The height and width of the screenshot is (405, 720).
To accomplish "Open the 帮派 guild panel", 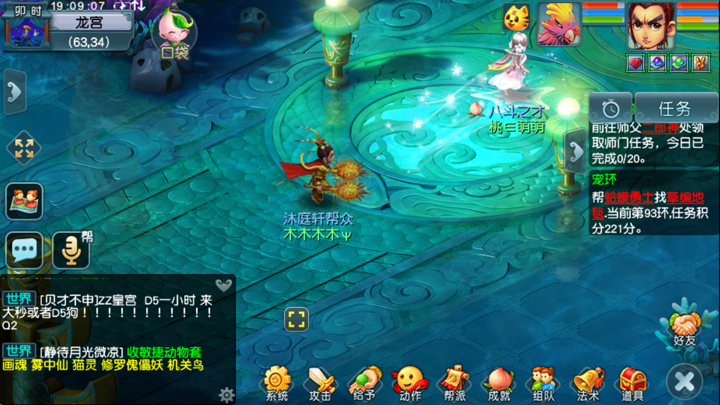I will click(453, 381).
